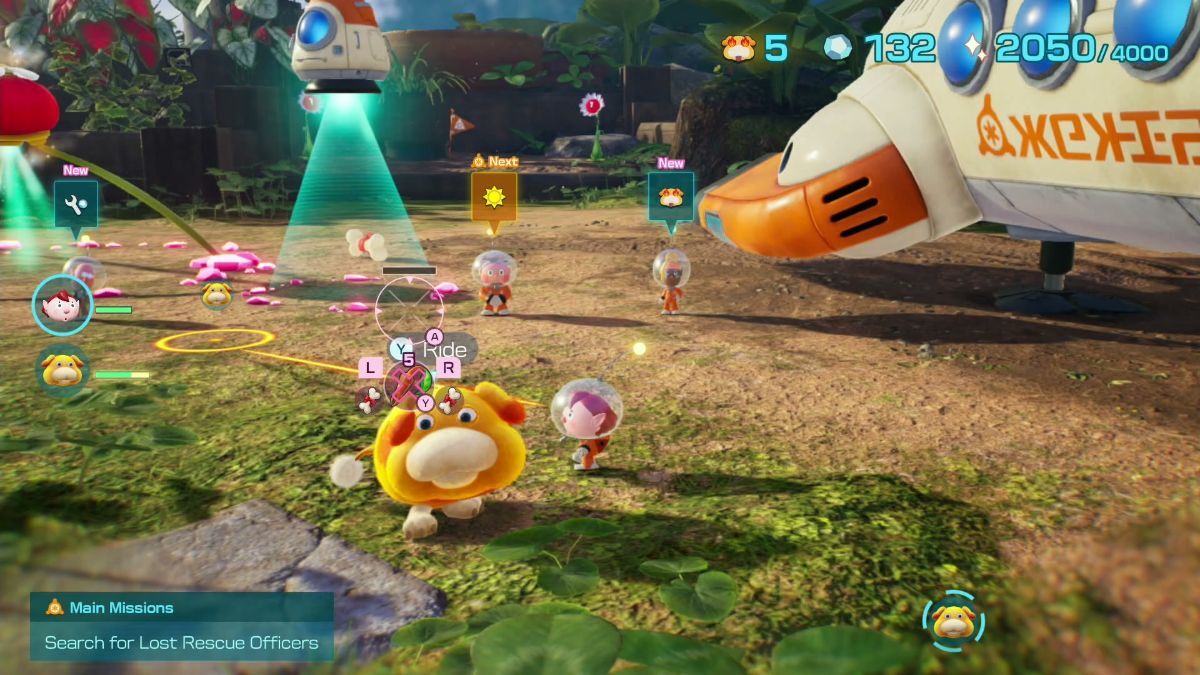Select the bone icon under the L label
Screen dimensions: 1200x675
pos(370,400)
